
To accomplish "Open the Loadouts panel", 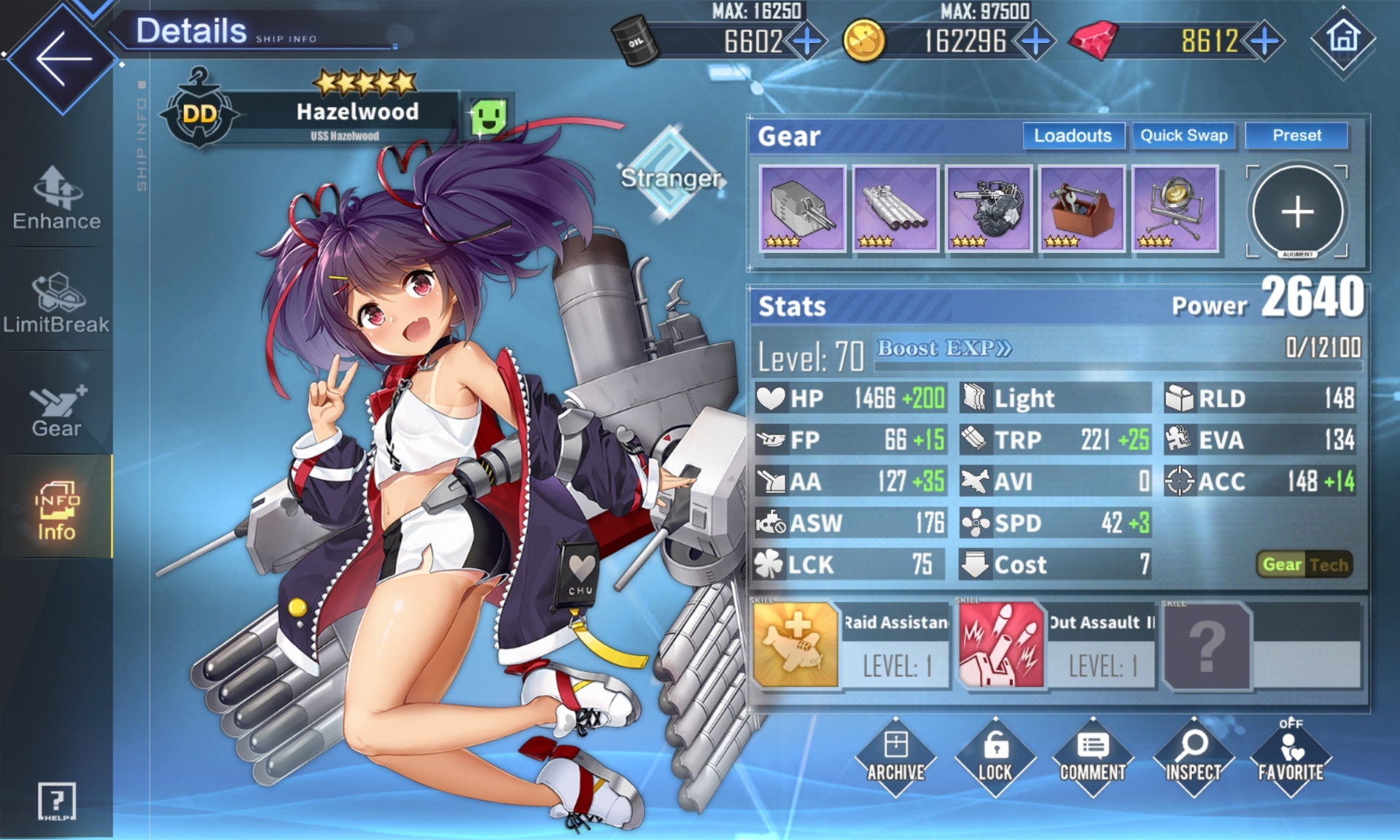I will (x=1073, y=136).
